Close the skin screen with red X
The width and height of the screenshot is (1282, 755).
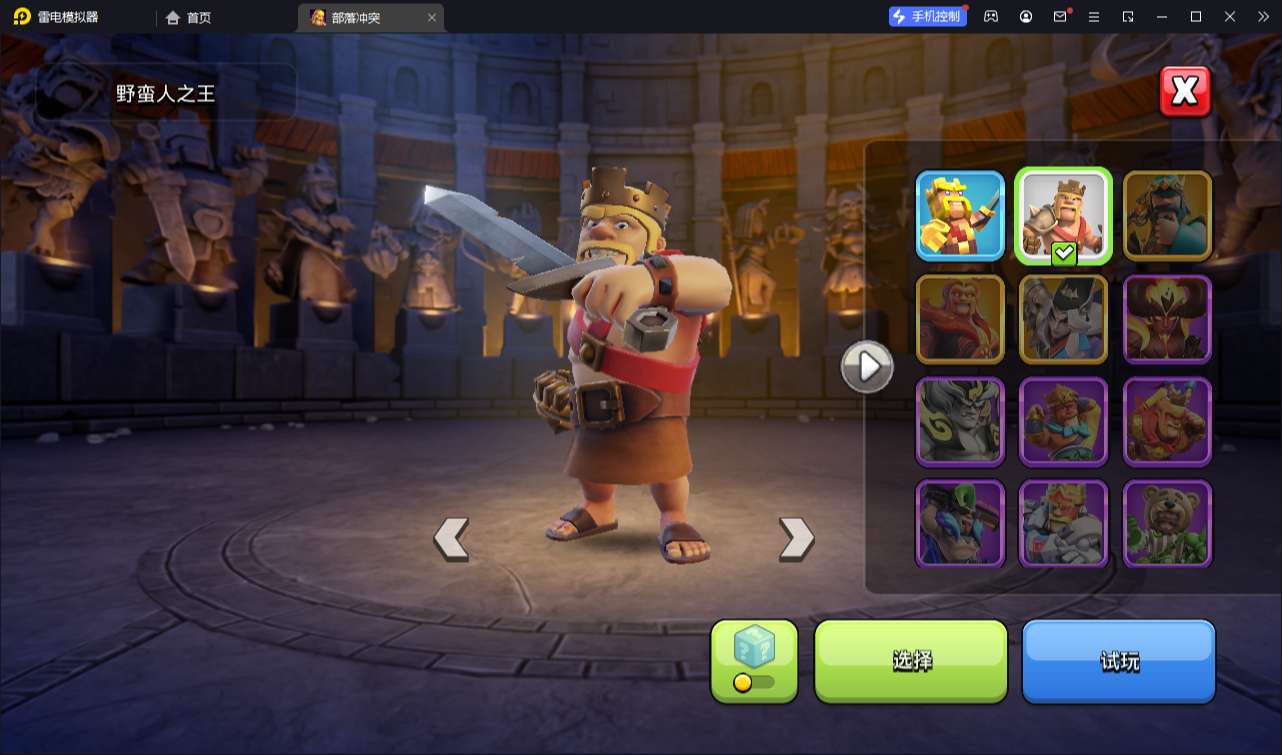[x=1185, y=92]
